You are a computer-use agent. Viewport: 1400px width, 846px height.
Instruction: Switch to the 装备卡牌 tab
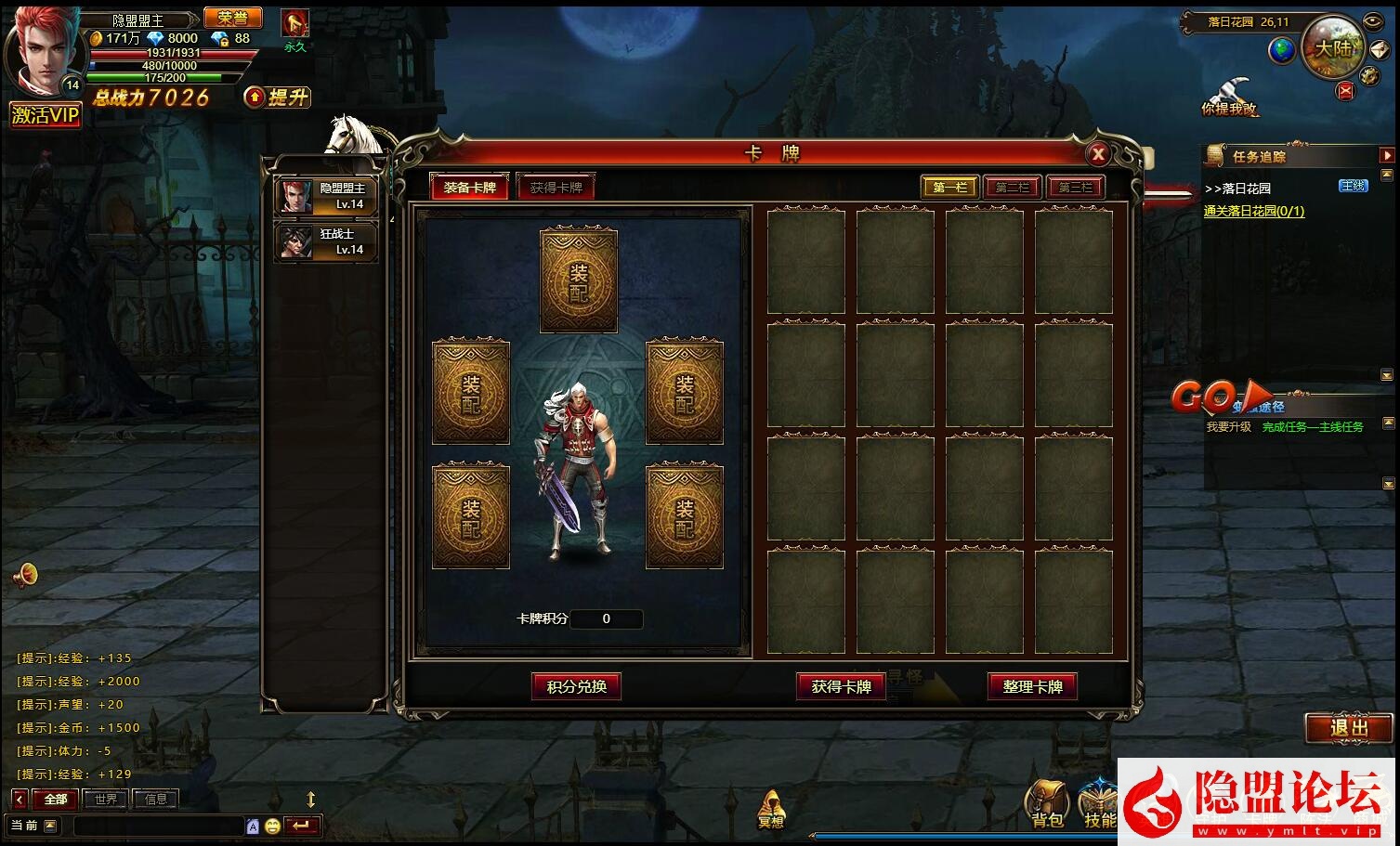[x=469, y=188]
